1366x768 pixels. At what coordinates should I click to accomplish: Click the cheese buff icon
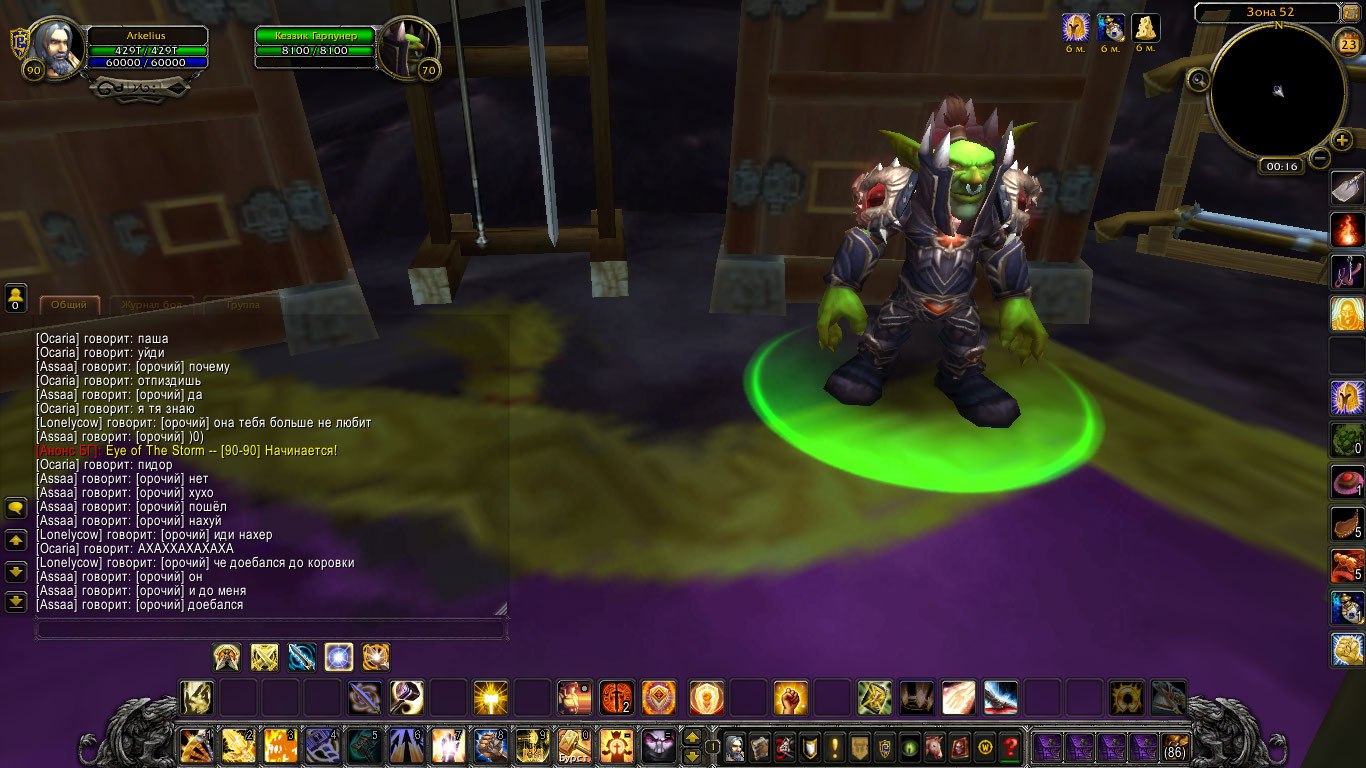[1145, 28]
